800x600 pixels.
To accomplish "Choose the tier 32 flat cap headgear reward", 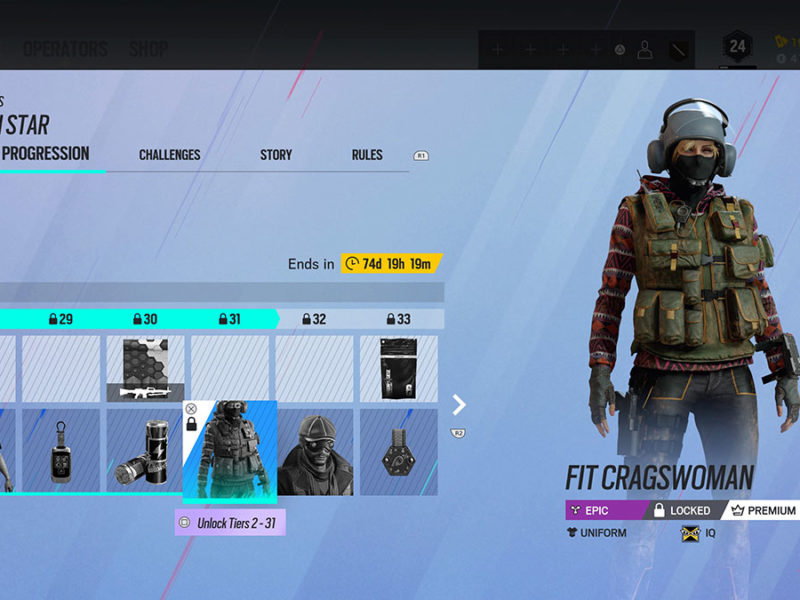I will point(314,452).
